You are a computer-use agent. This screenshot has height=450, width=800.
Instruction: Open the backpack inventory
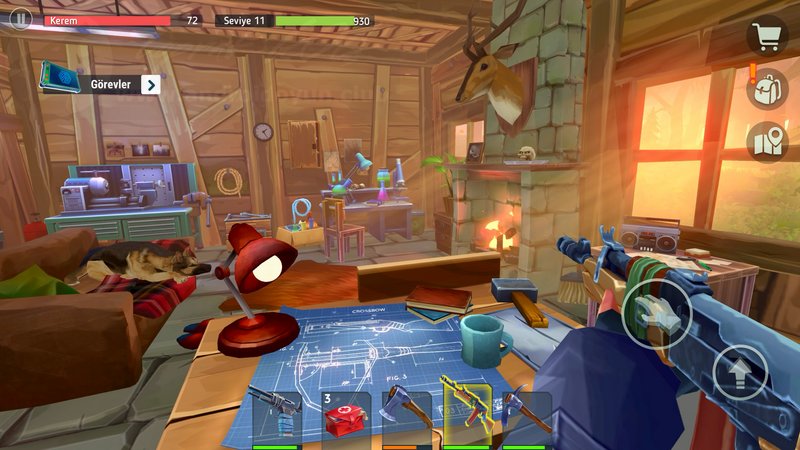(x=767, y=89)
